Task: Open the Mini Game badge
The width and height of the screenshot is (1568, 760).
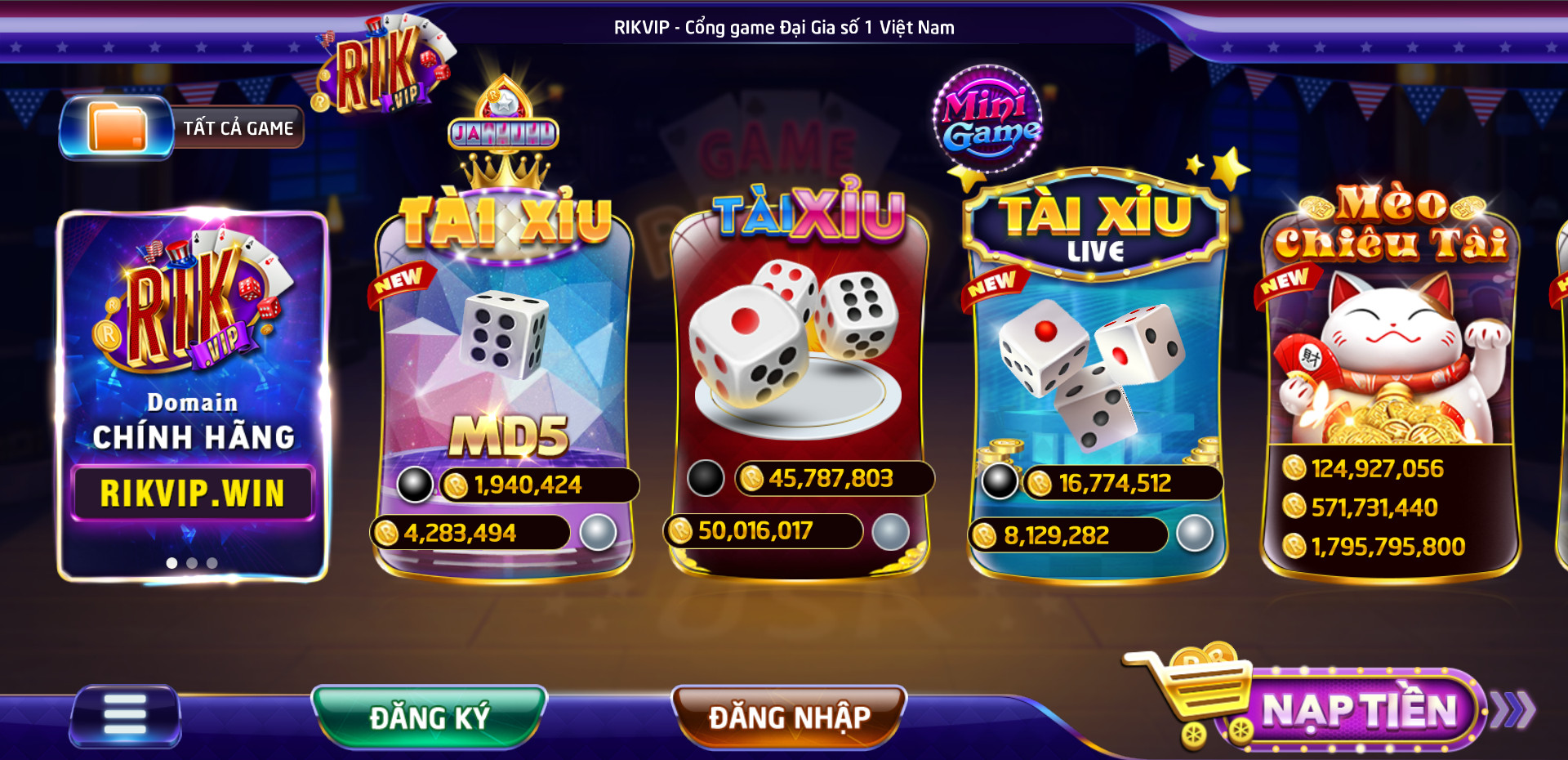Action: 989,119
